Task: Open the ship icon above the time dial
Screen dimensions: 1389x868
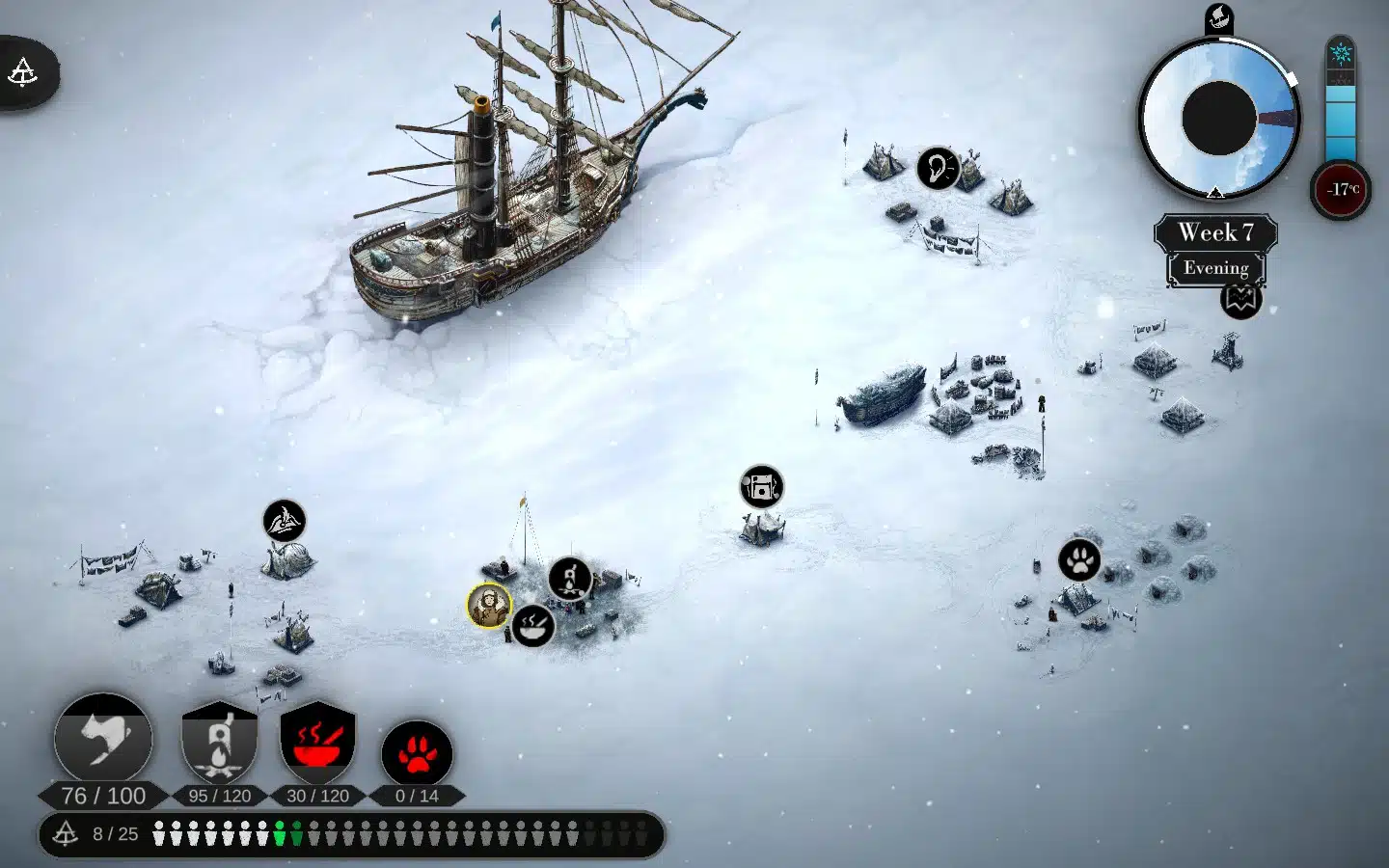Action: pyautogui.click(x=1219, y=17)
